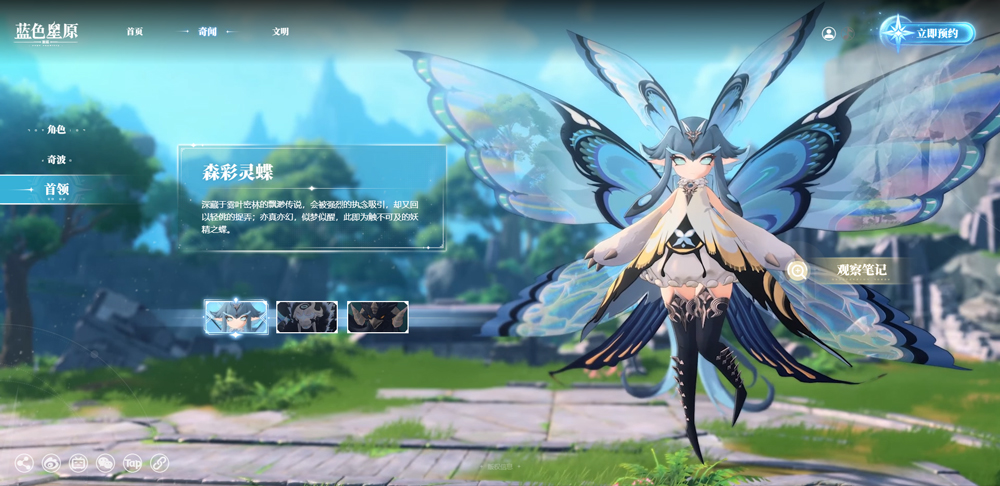Click the 立即预约 pre-register button
This screenshot has height=486, width=1000.
coord(928,33)
